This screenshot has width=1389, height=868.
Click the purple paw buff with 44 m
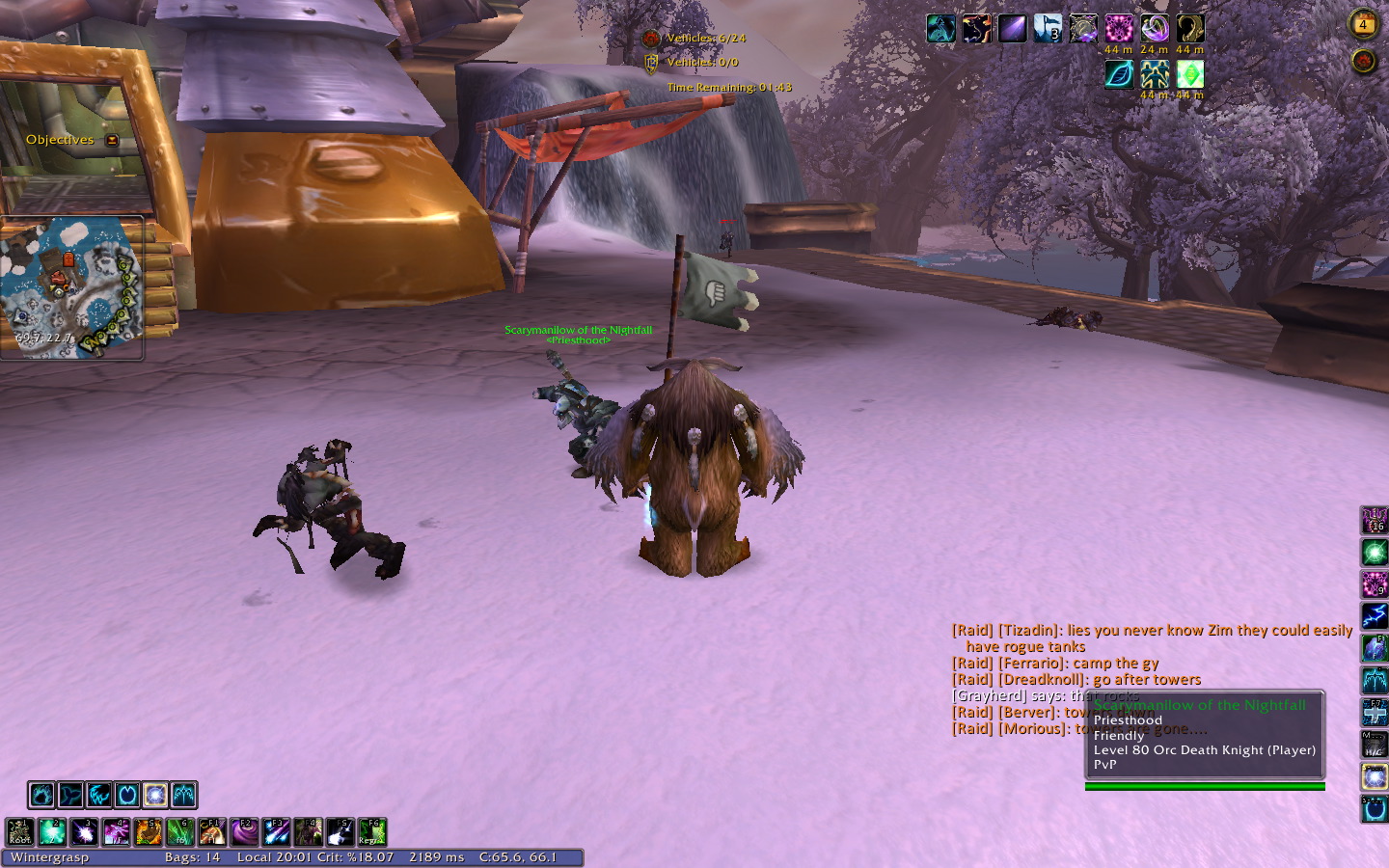coord(1119,29)
